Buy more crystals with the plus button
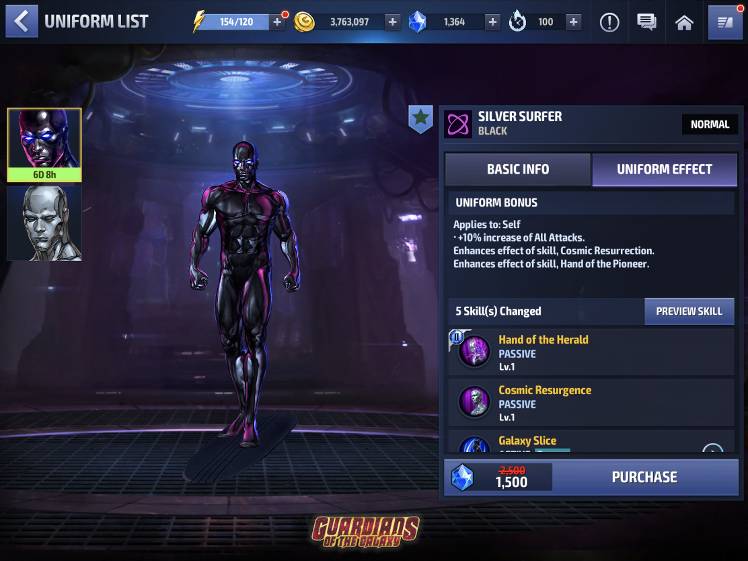The height and width of the screenshot is (561, 748). point(492,22)
